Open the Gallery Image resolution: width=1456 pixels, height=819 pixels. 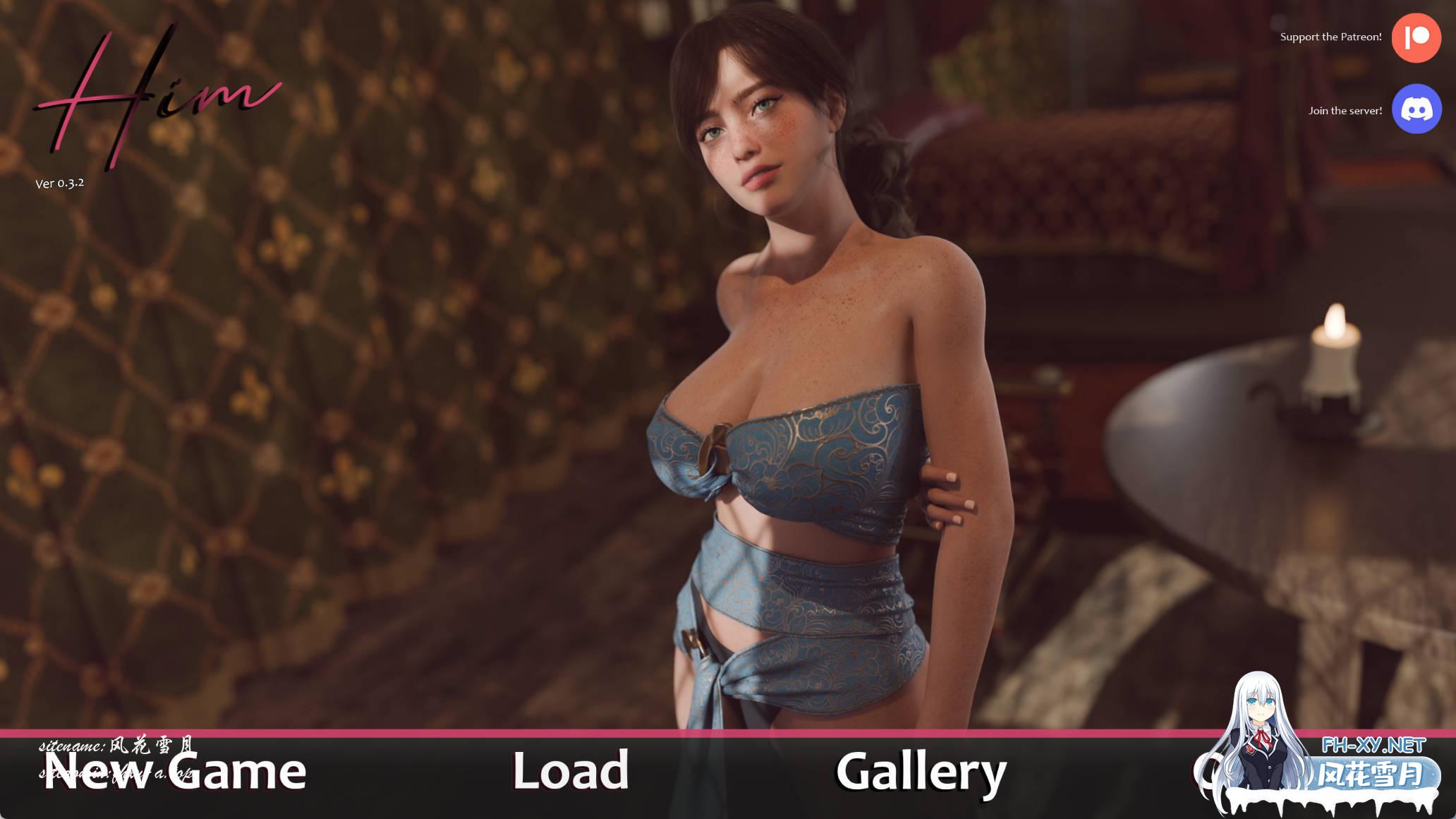pyautogui.click(x=921, y=772)
